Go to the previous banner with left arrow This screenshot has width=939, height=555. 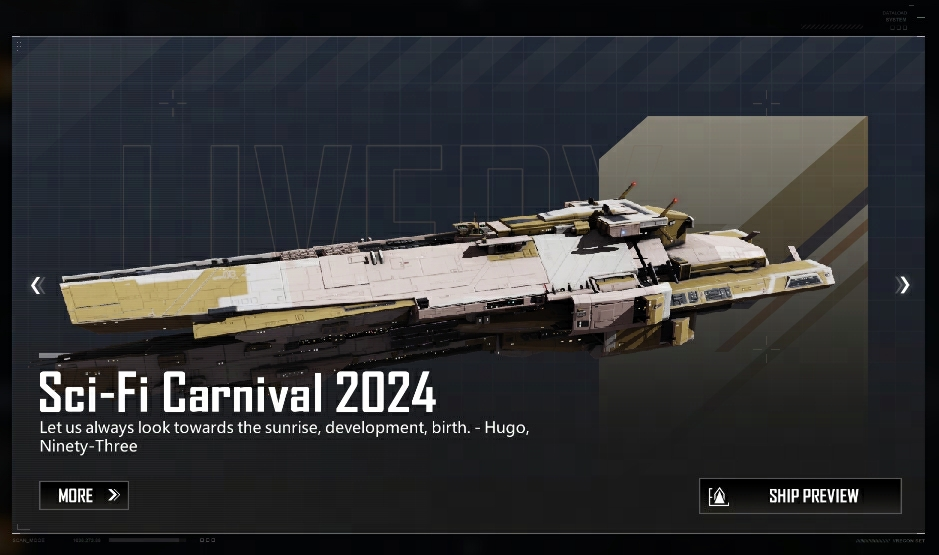click(x=37, y=286)
